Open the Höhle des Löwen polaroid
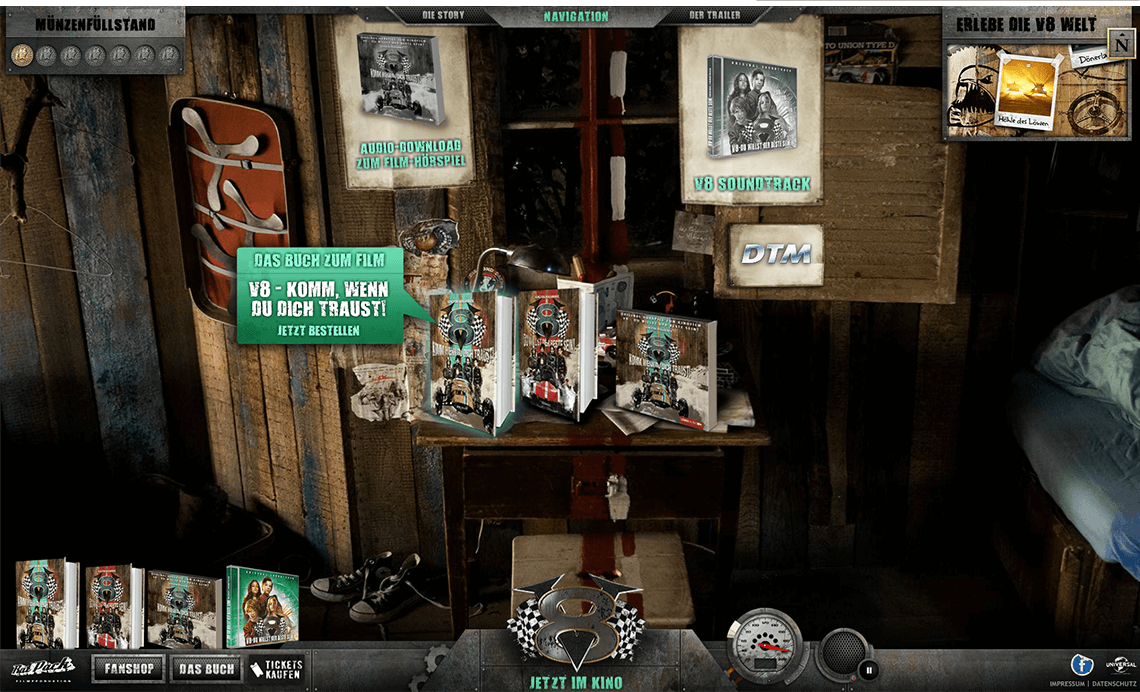1140x692 pixels. [1029, 92]
